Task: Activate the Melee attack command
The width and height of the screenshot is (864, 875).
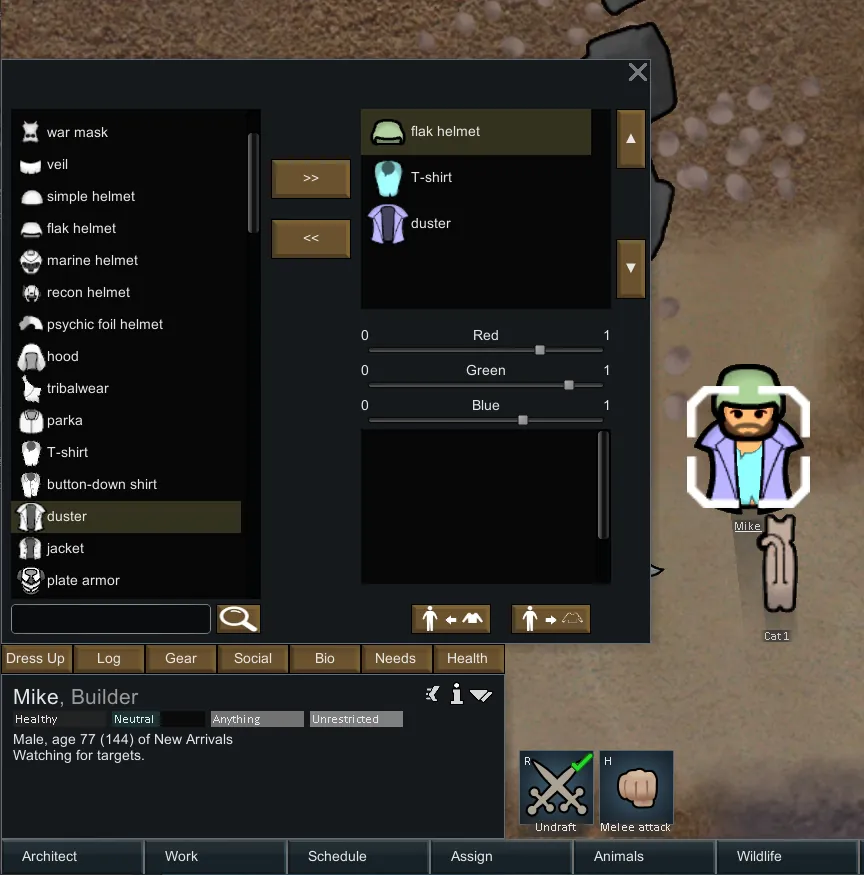Action: [x=636, y=791]
